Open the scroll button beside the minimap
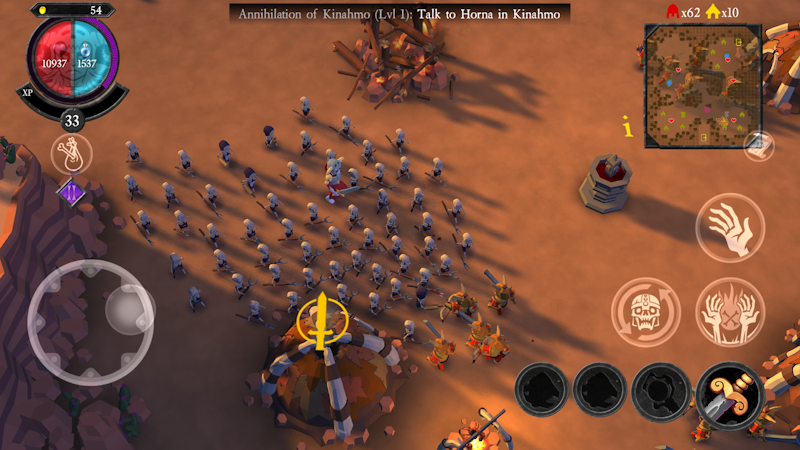Image resolution: width=800 pixels, height=450 pixels. click(x=759, y=146)
